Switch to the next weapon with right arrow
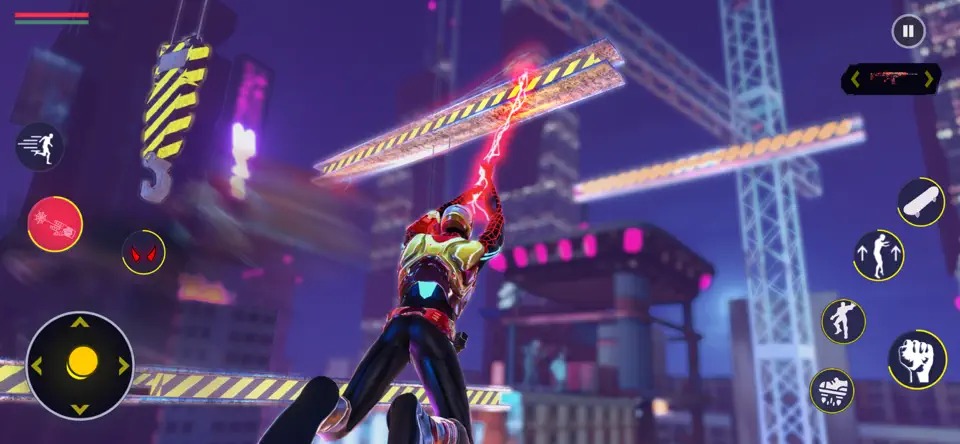 pos(928,78)
